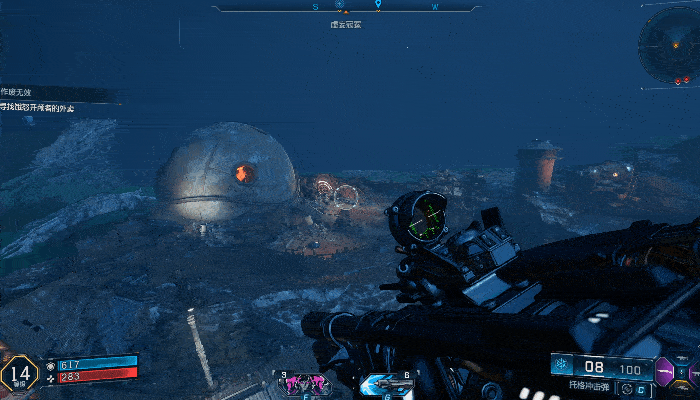The height and width of the screenshot is (400, 700).
Task: Click the round objective marker on compass
Action: point(339,6)
